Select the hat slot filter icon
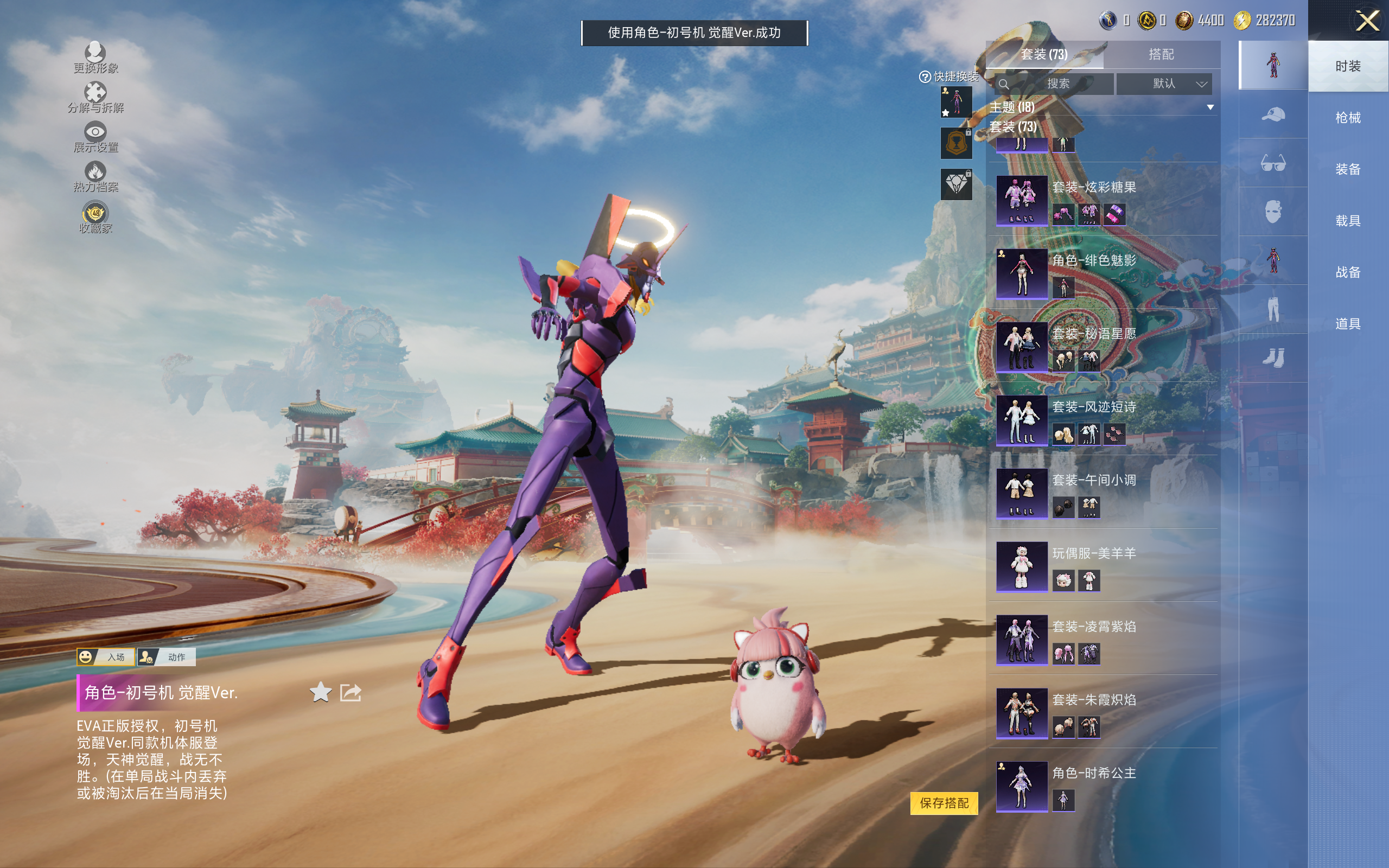This screenshot has width=1389, height=868. click(x=1273, y=114)
